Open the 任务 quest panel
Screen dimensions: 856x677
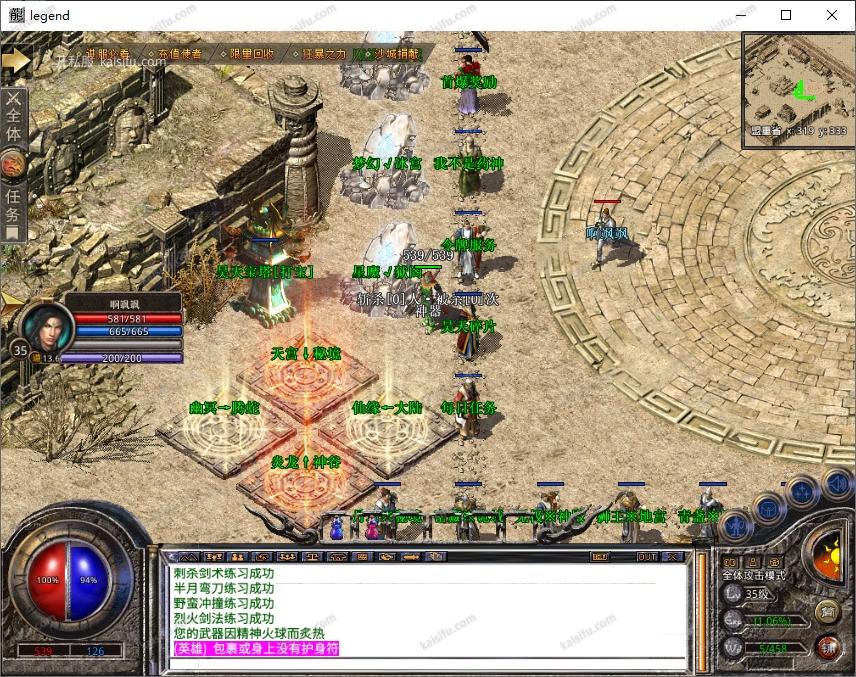click(x=13, y=200)
